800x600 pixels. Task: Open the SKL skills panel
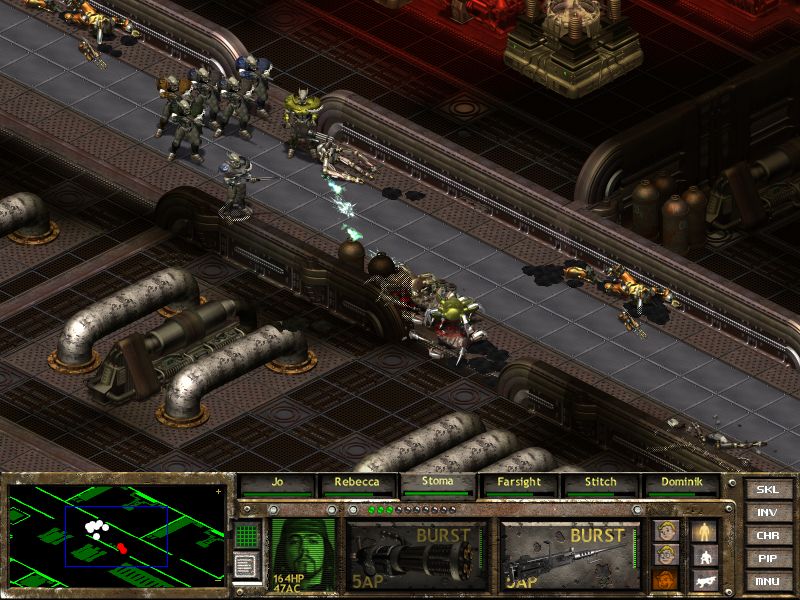pos(767,490)
